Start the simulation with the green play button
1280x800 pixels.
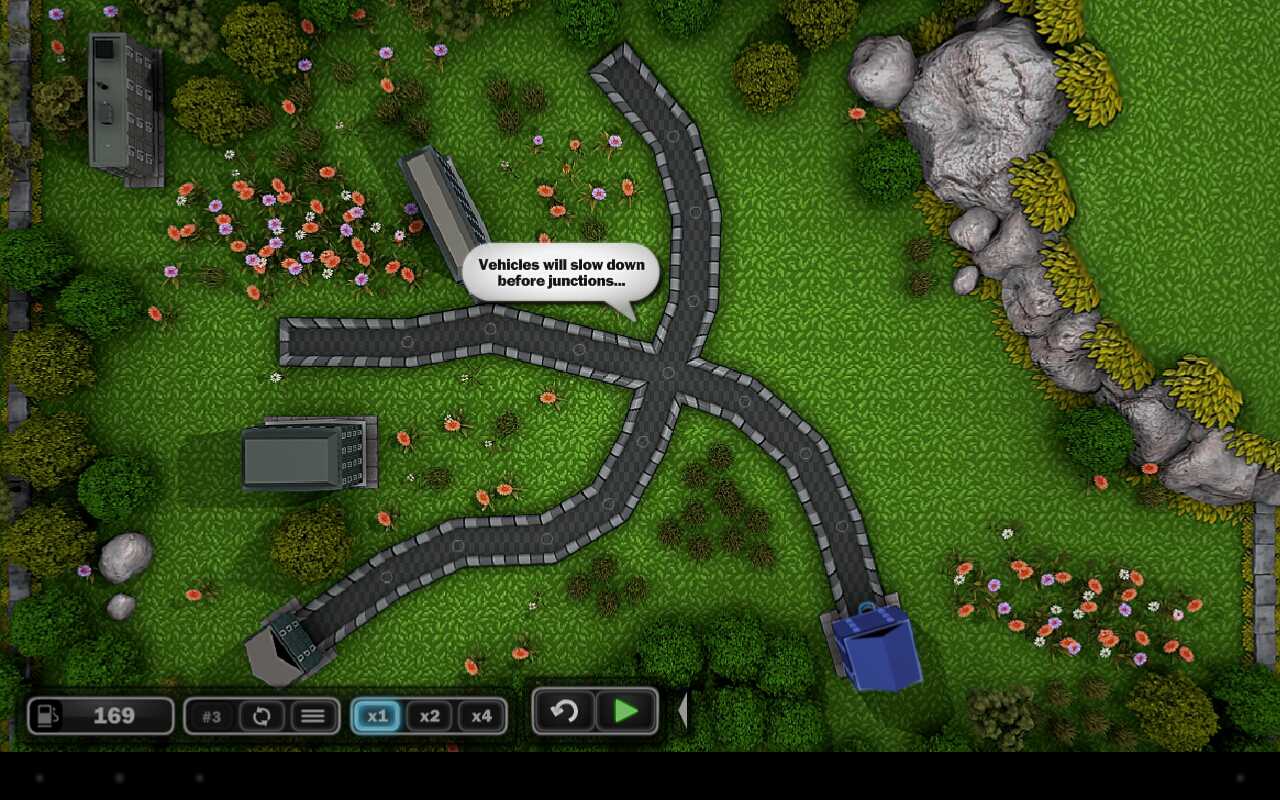pyautogui.click(x=627, y=711)
